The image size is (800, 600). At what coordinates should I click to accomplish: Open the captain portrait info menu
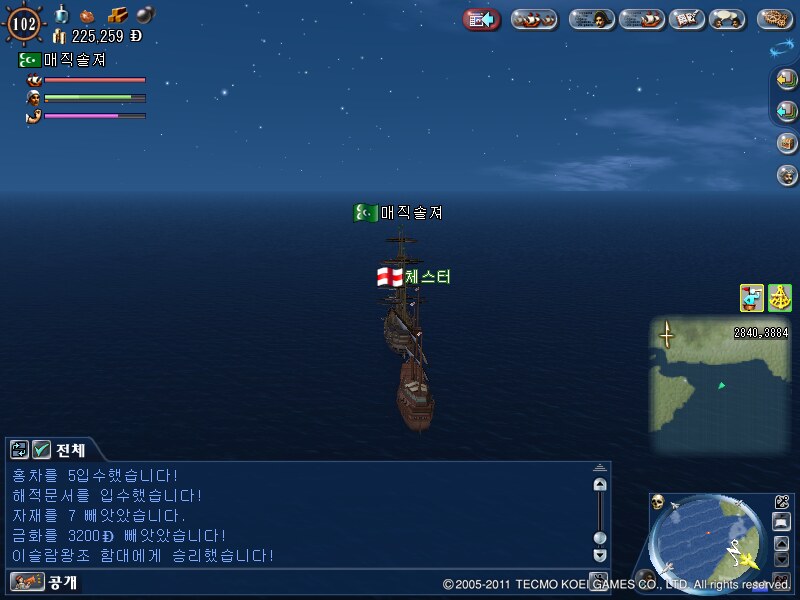(591, 18)
